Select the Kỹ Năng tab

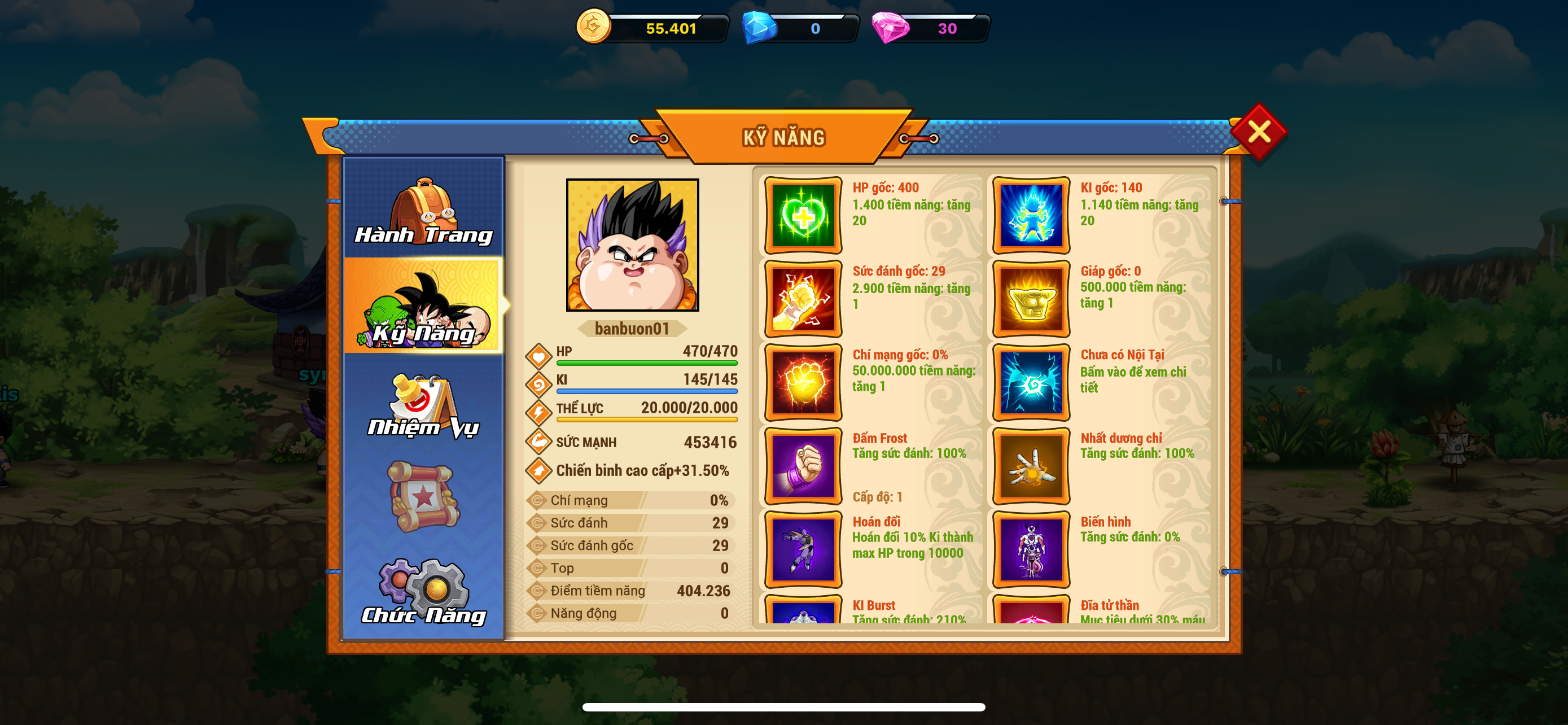tap(424, 306)
